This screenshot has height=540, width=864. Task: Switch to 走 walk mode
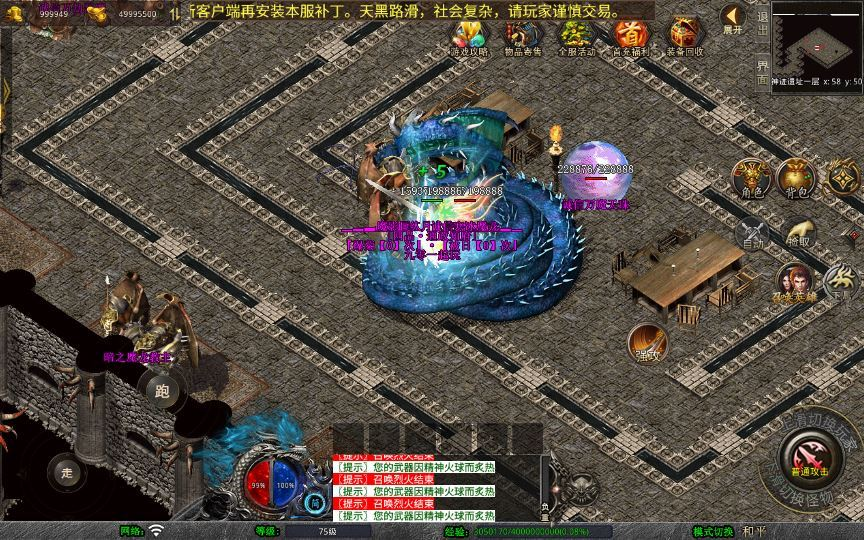(68, 469)
